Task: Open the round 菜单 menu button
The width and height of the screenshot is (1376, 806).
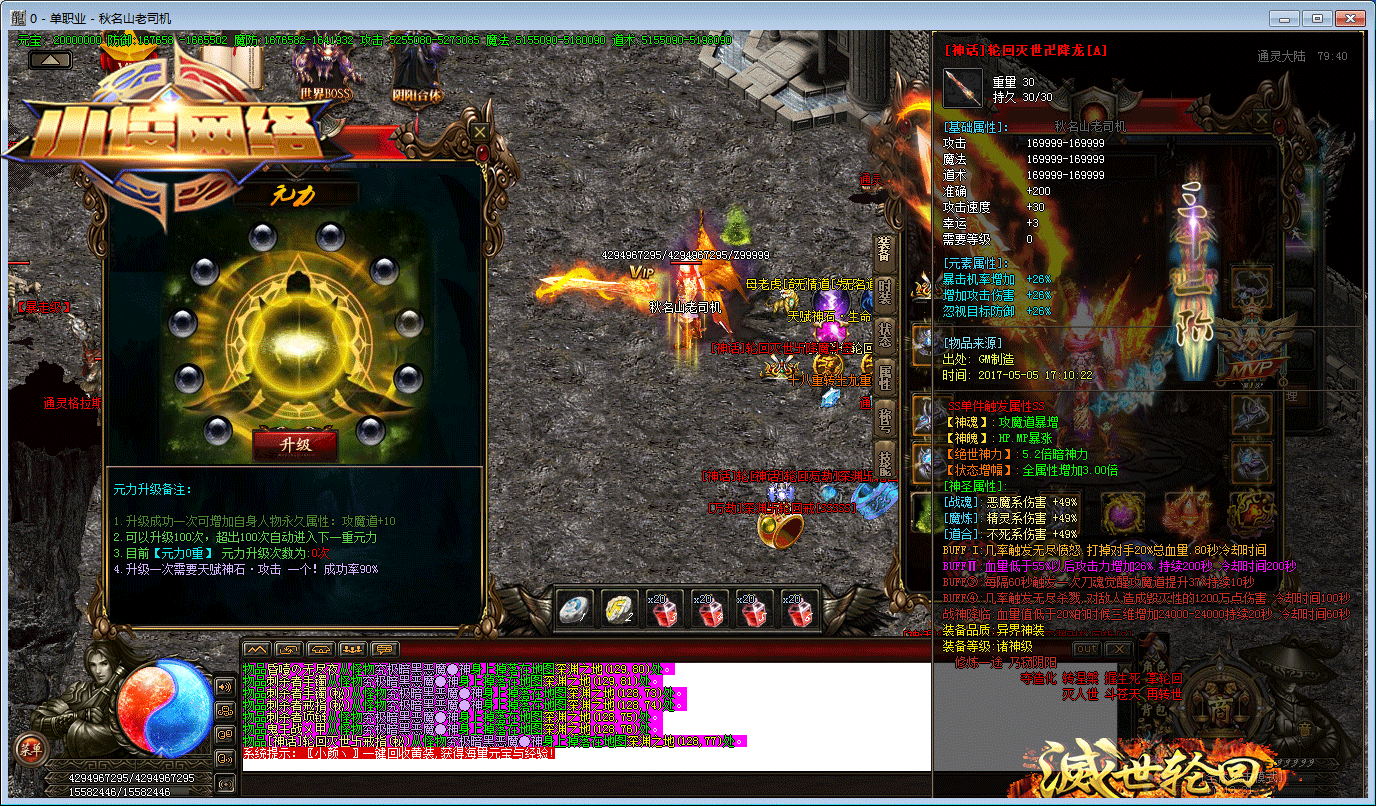Action: click(29, 747)
